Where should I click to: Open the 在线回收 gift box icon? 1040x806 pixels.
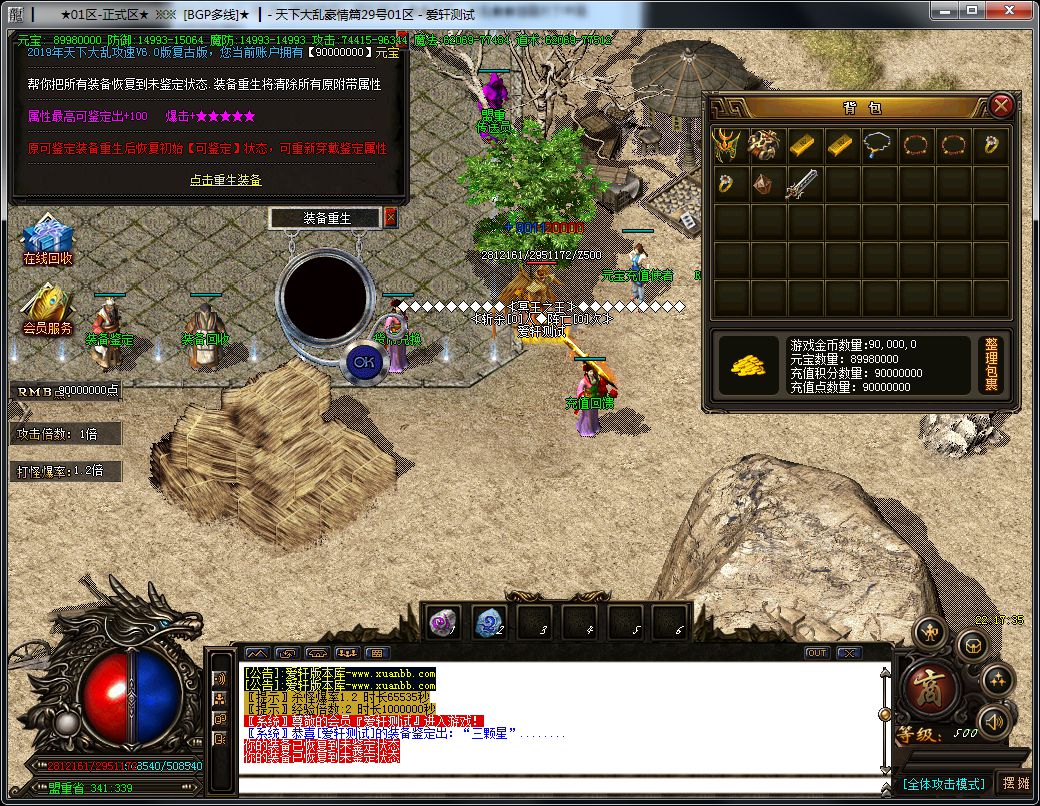click(47, 239)
